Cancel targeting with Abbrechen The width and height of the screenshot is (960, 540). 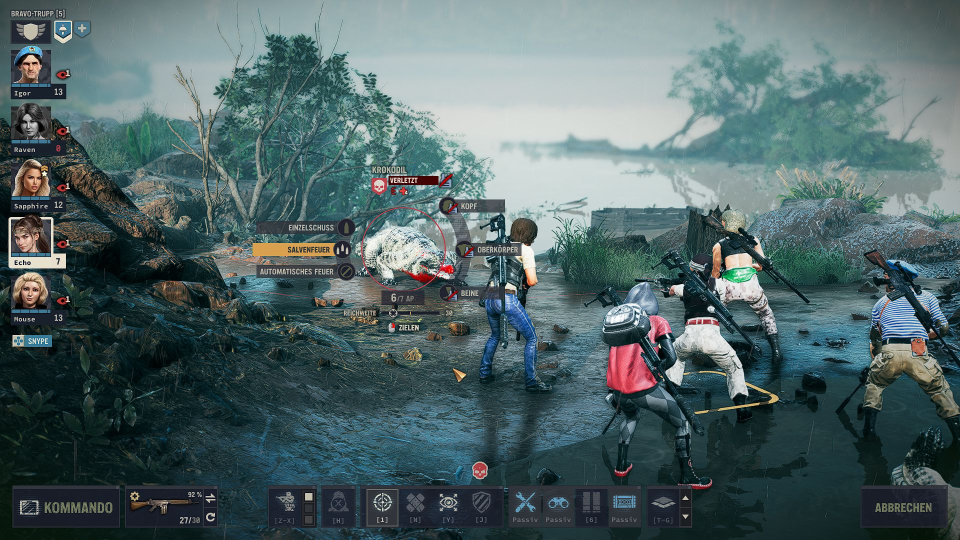903,507
